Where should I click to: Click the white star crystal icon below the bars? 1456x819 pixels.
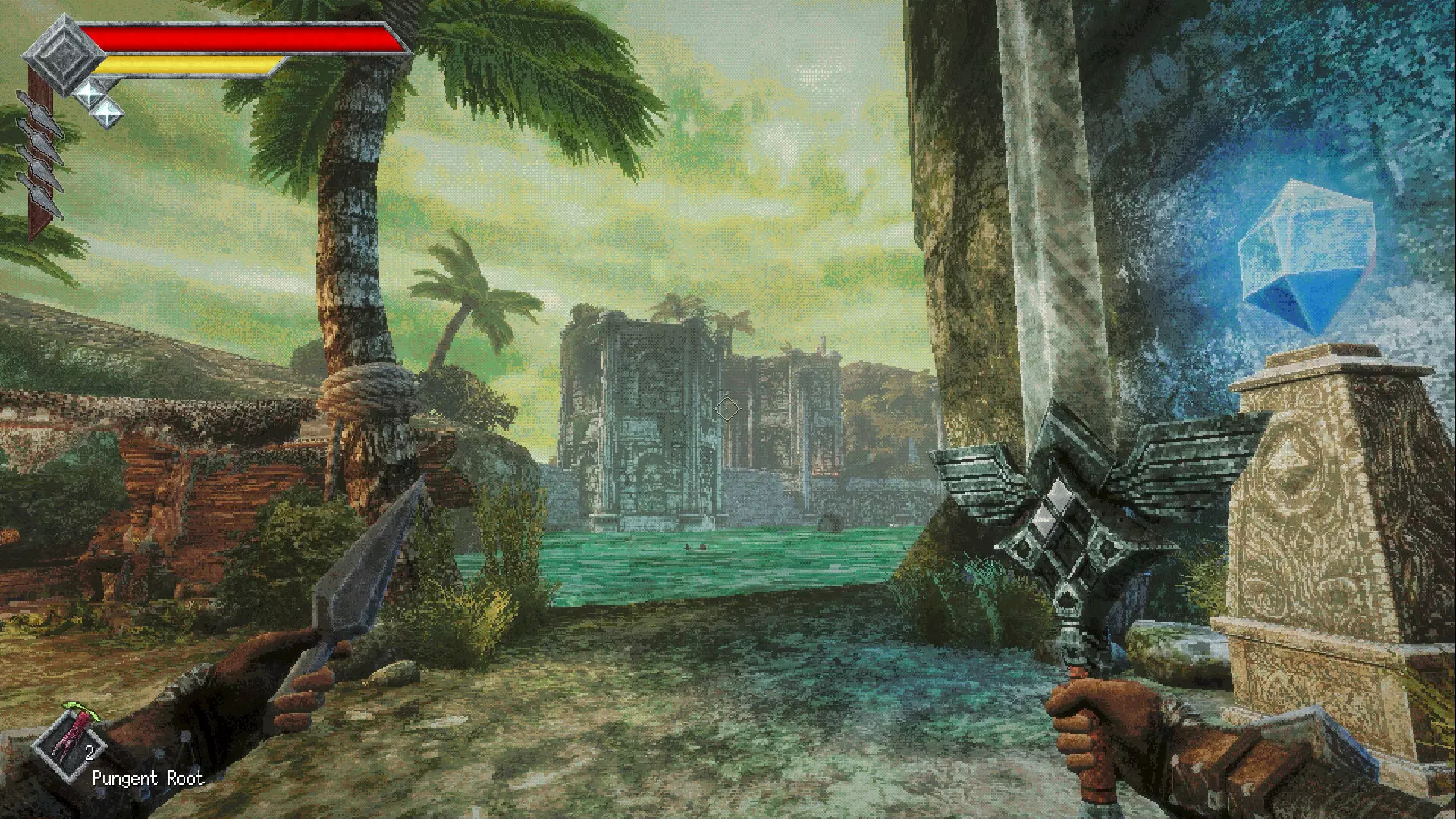point(89,93)
